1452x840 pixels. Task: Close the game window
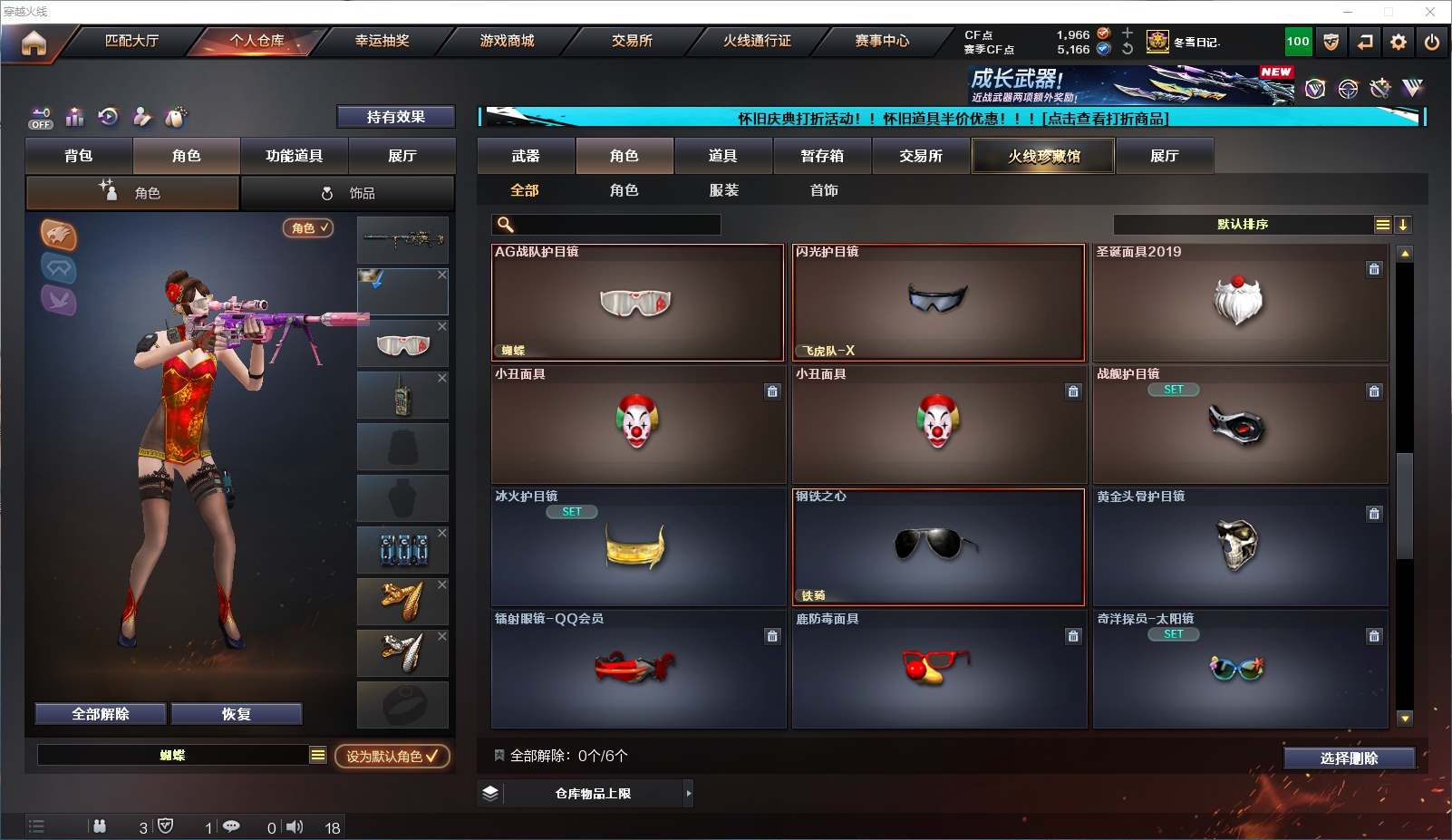1429,12
